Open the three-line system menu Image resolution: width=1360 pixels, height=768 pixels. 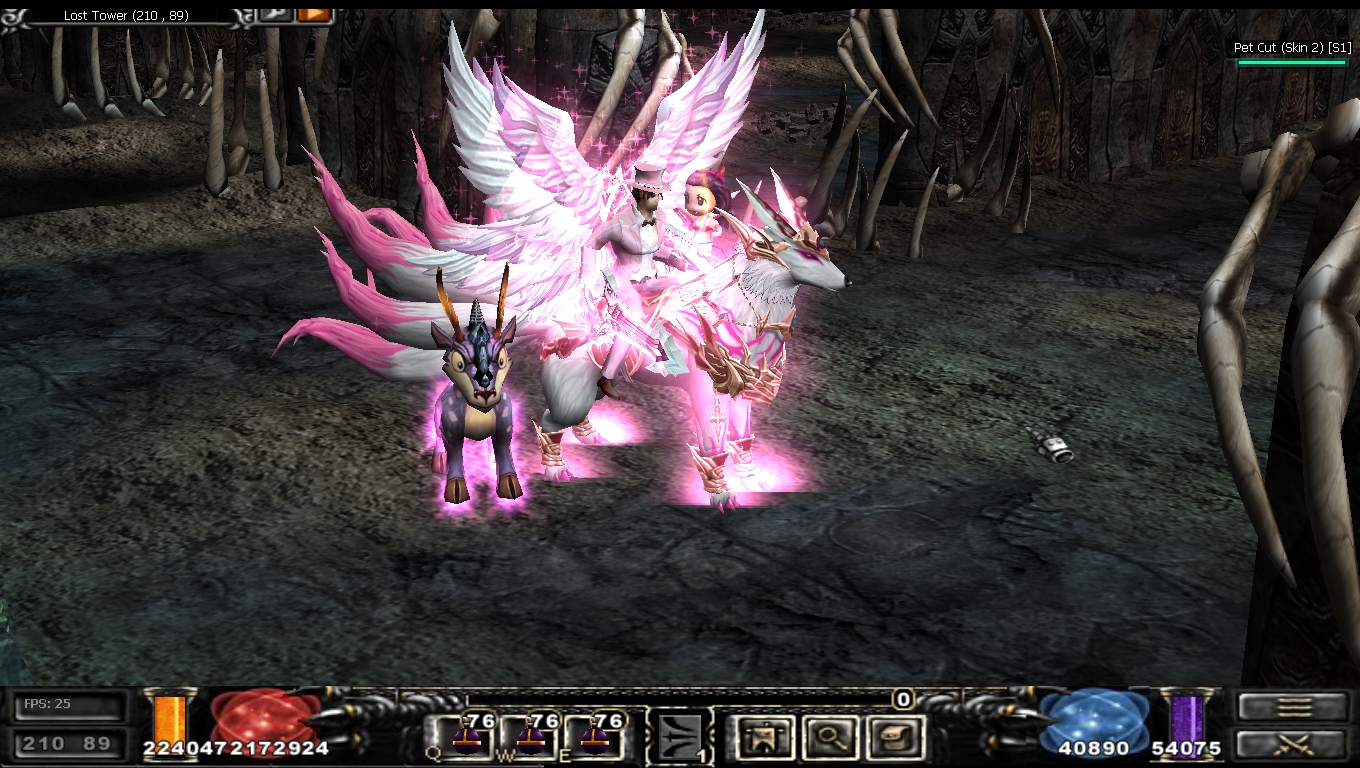1292,707
